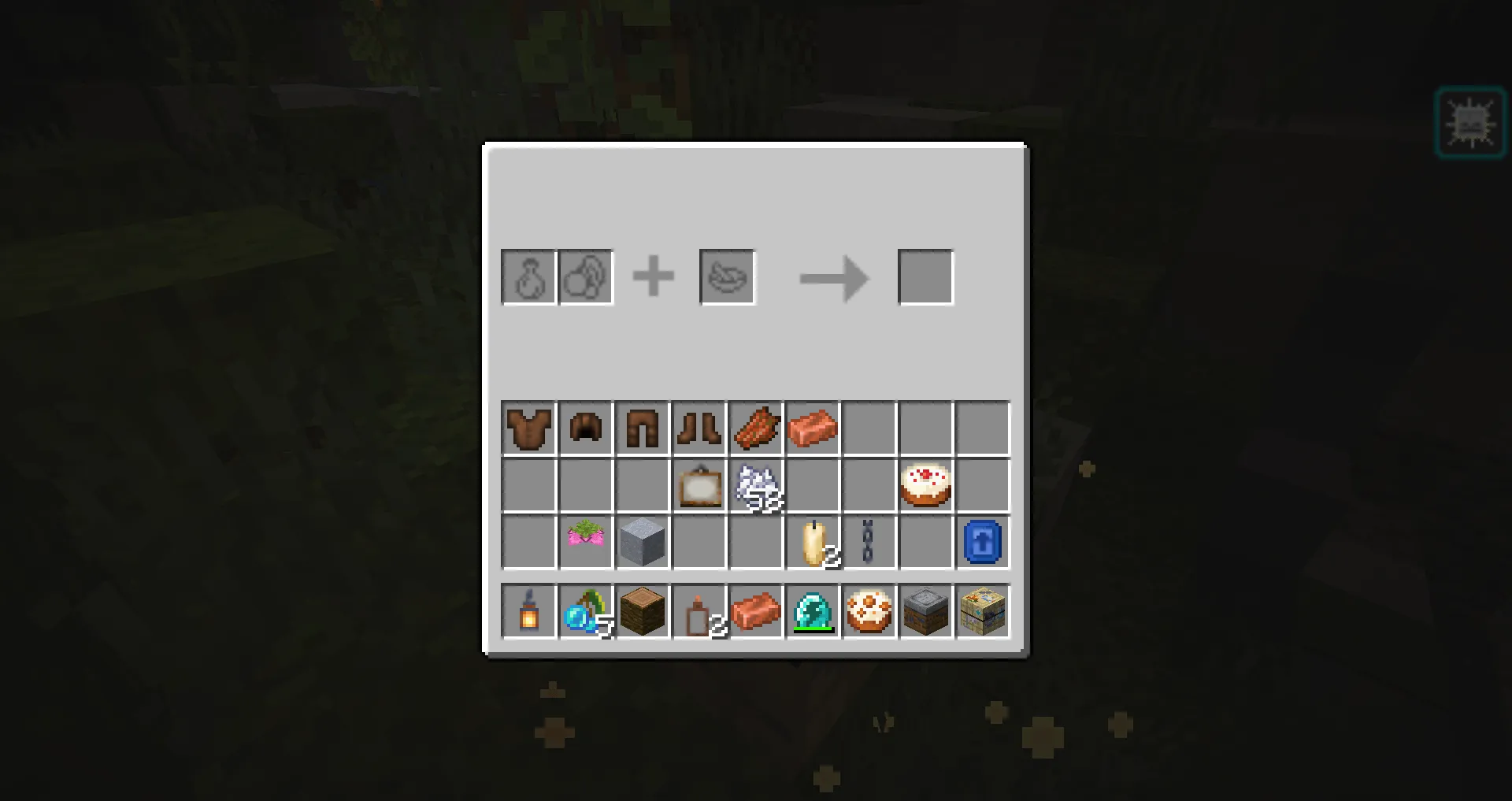Grab the lantern in the bottom-left slot
This screenshot has height=801, width=1512.
528,612
